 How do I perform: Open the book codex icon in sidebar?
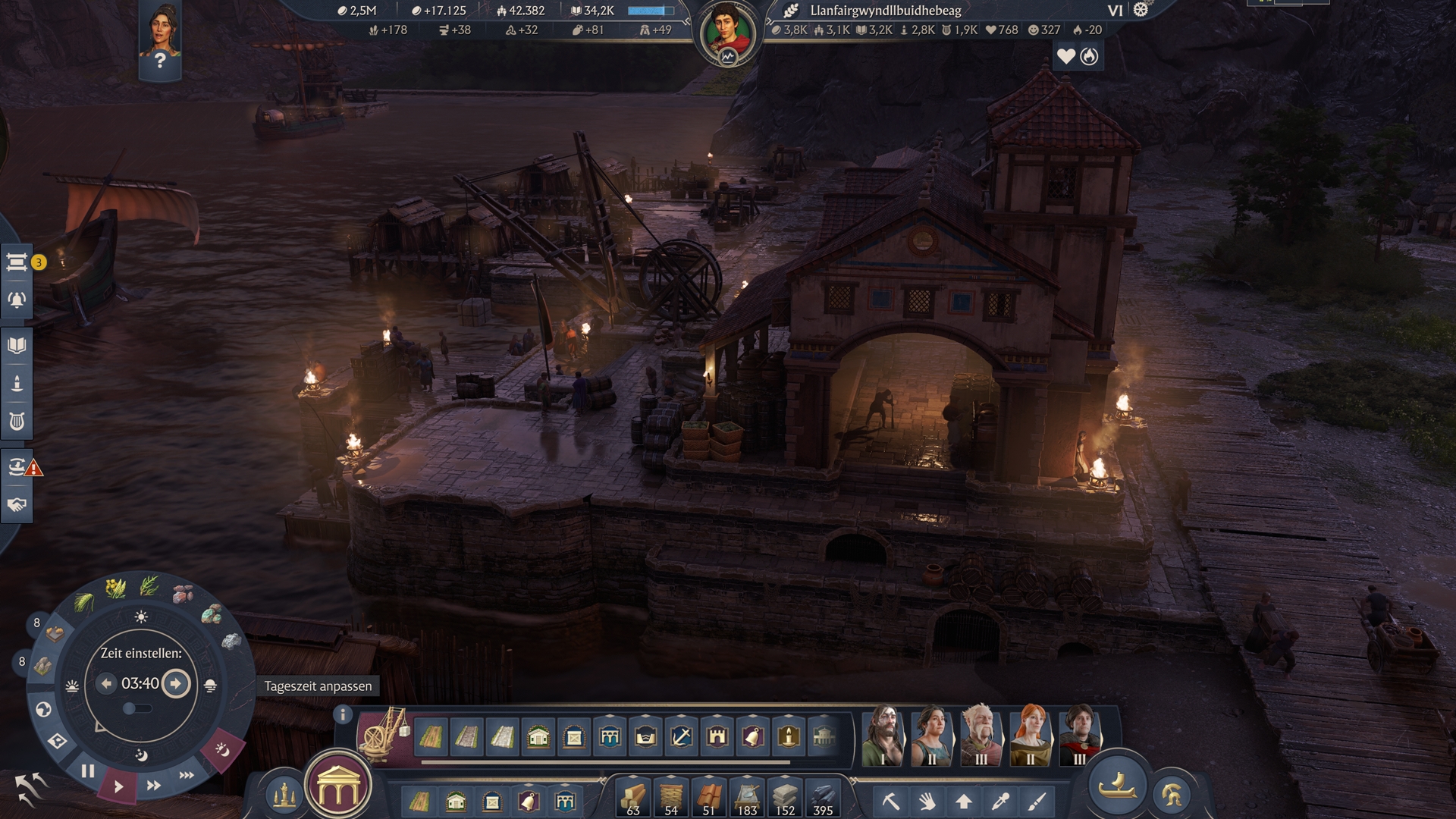(x=17, y=346)
